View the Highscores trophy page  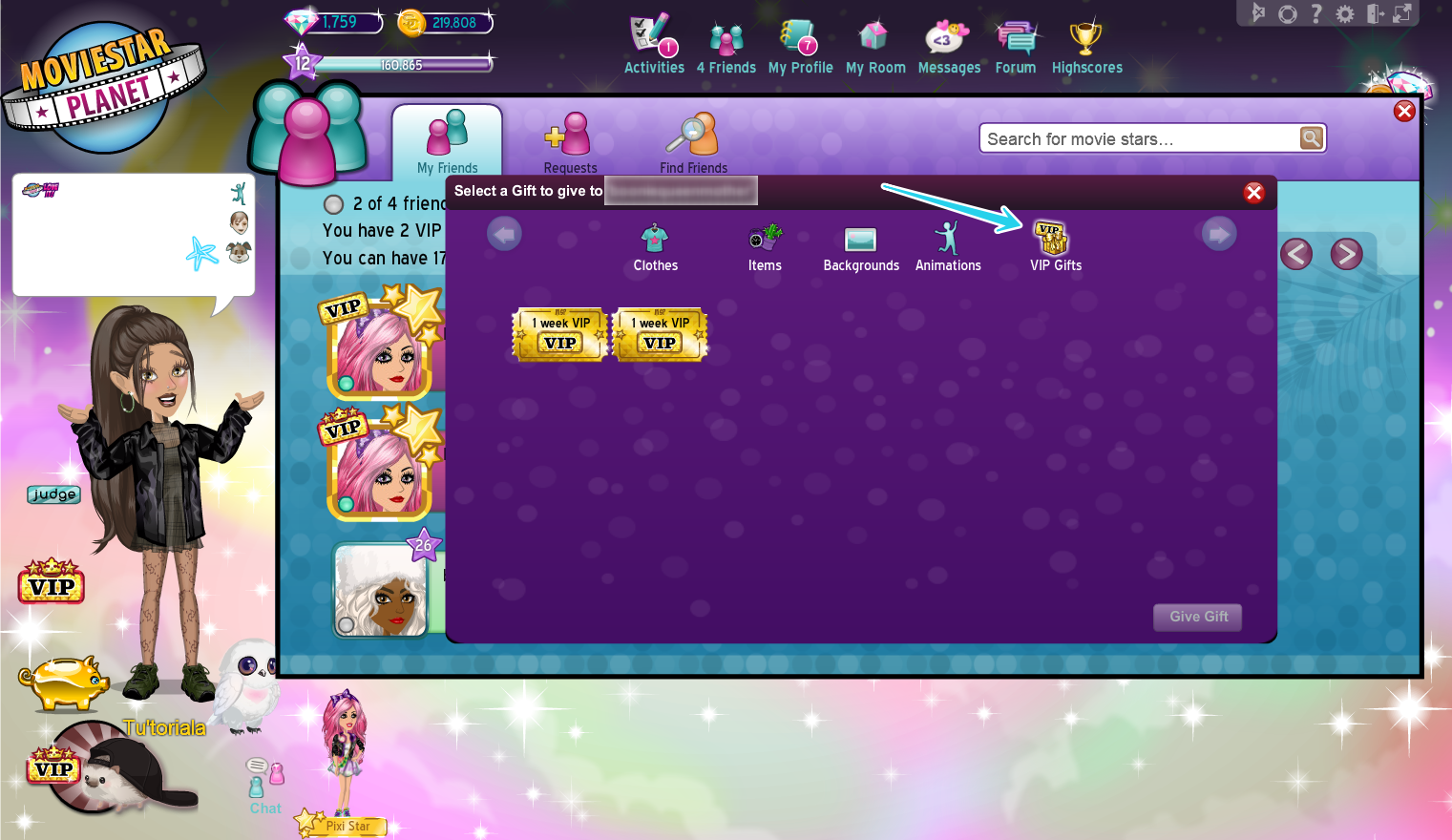point(1086,43)
